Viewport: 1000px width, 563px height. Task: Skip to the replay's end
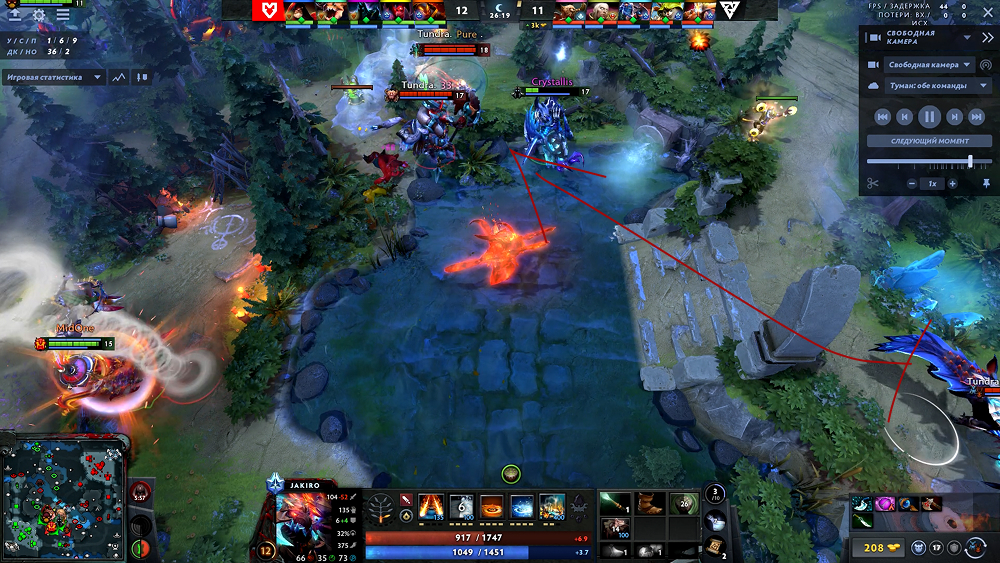tap(976, 117)
